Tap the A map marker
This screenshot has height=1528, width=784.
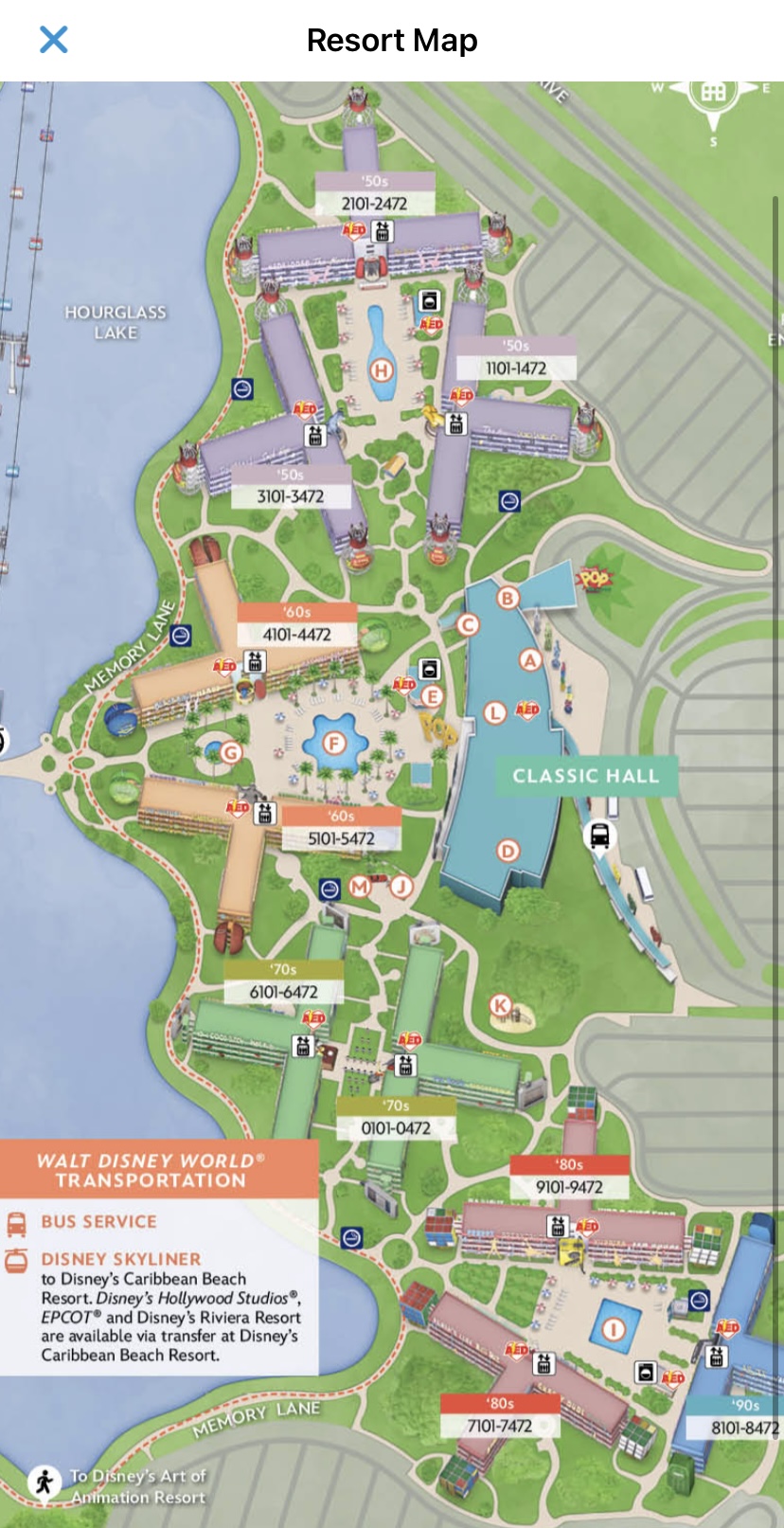530,660
